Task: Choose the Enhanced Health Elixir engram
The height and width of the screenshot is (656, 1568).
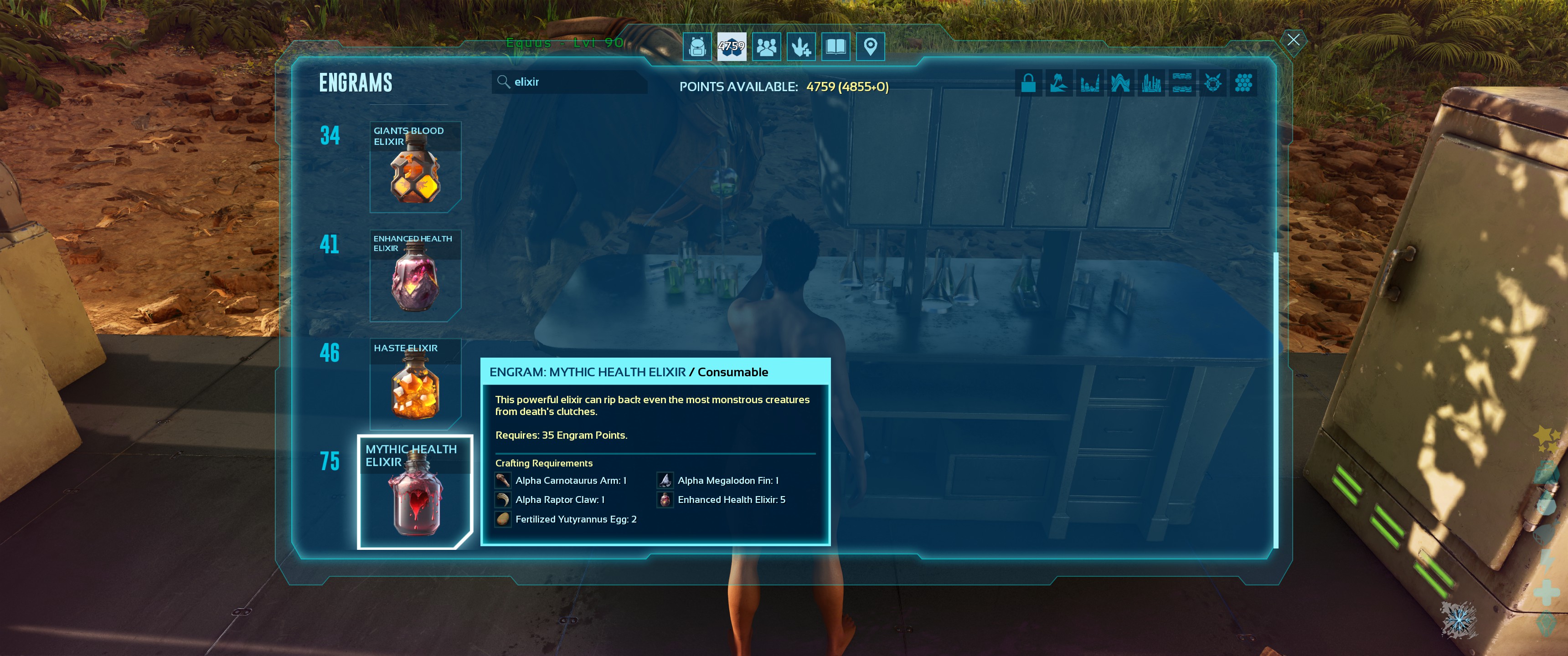Action: click(415, 276)
